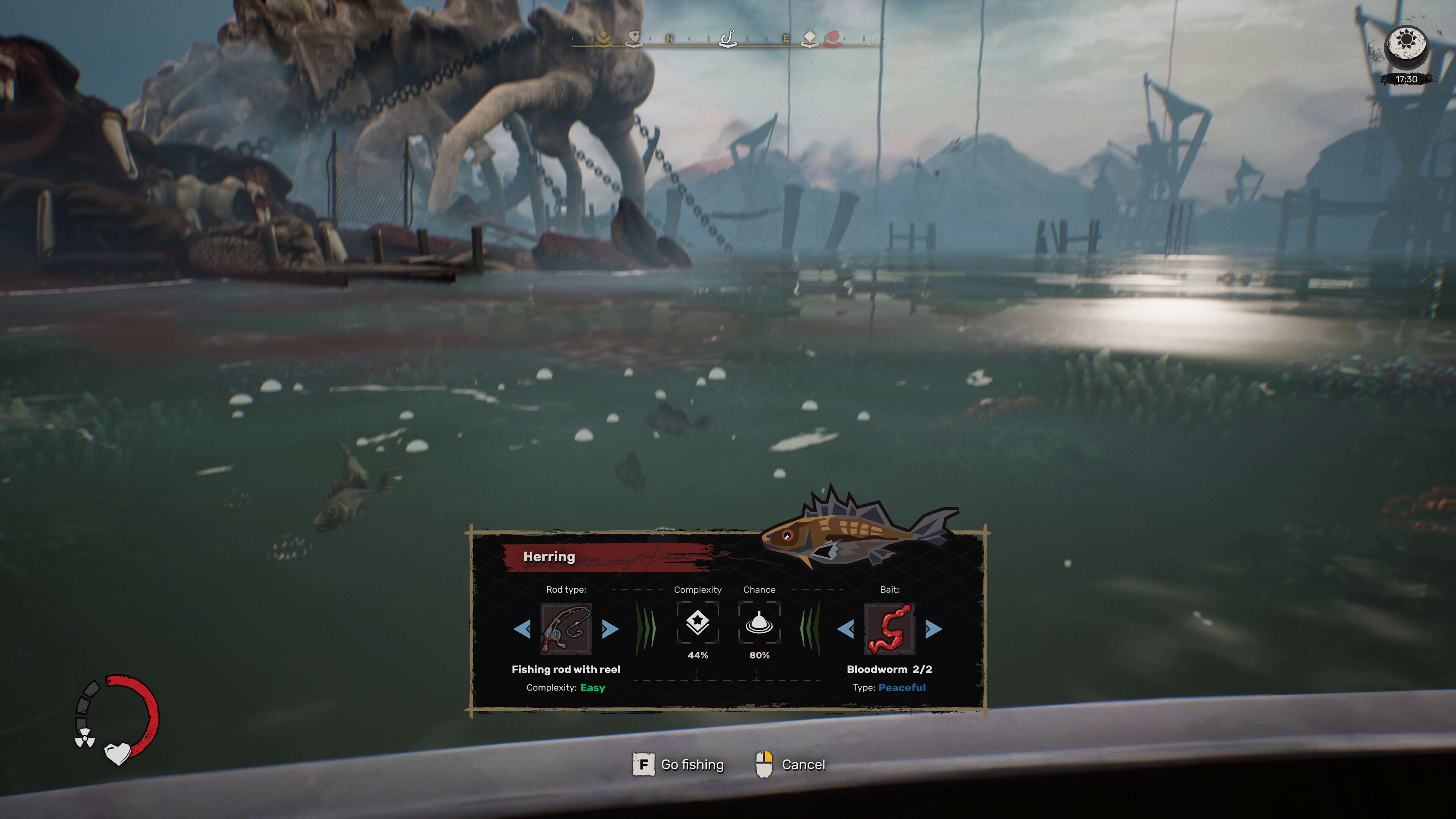Viewport: 1456px width, 819px height.
Task: Select previous rod type with left arrow
Action: pos(522,629)
